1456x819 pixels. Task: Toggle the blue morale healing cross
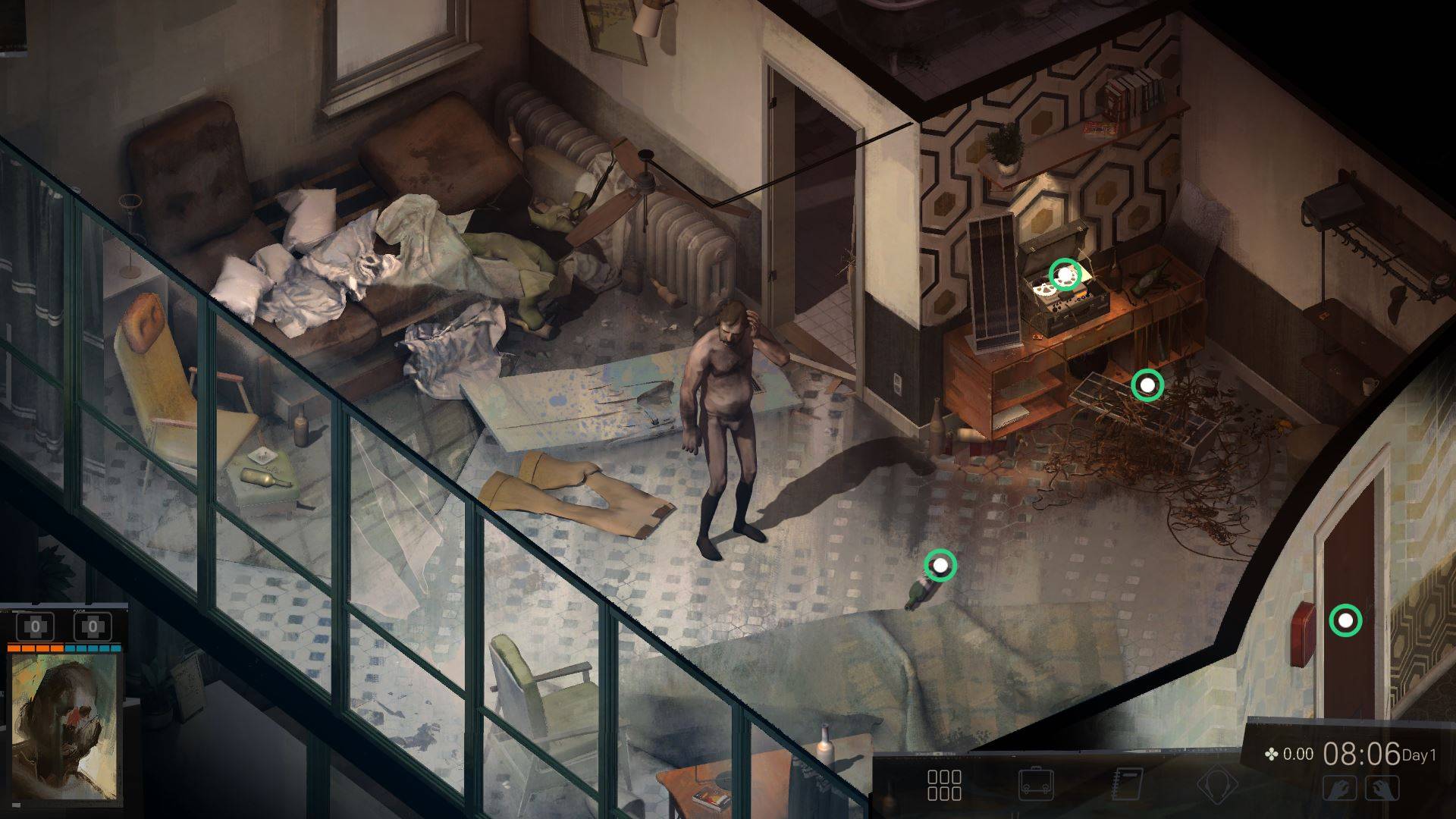click(93, 628)
